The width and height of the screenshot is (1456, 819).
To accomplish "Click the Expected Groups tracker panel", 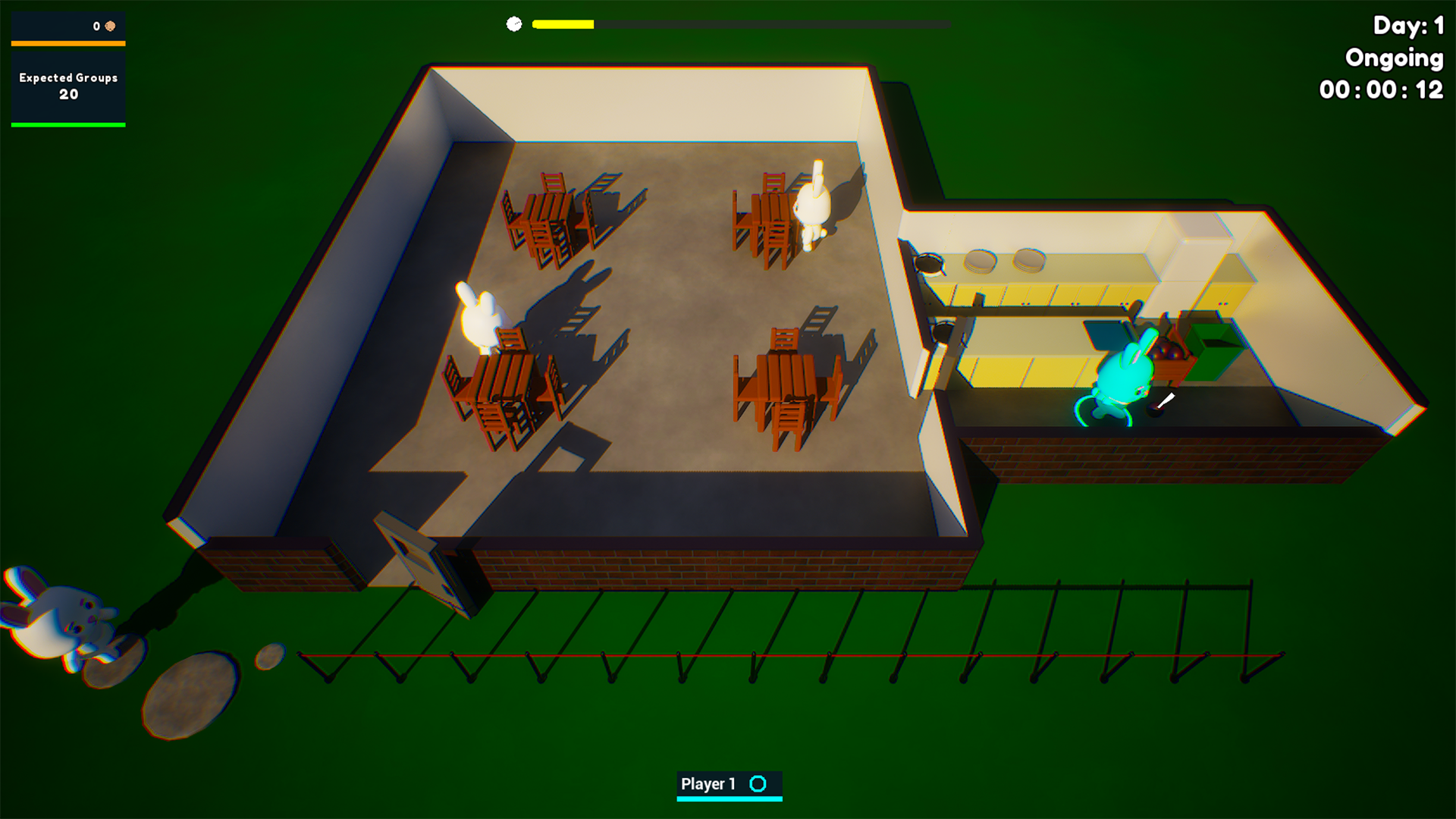I will click(68, 86).
